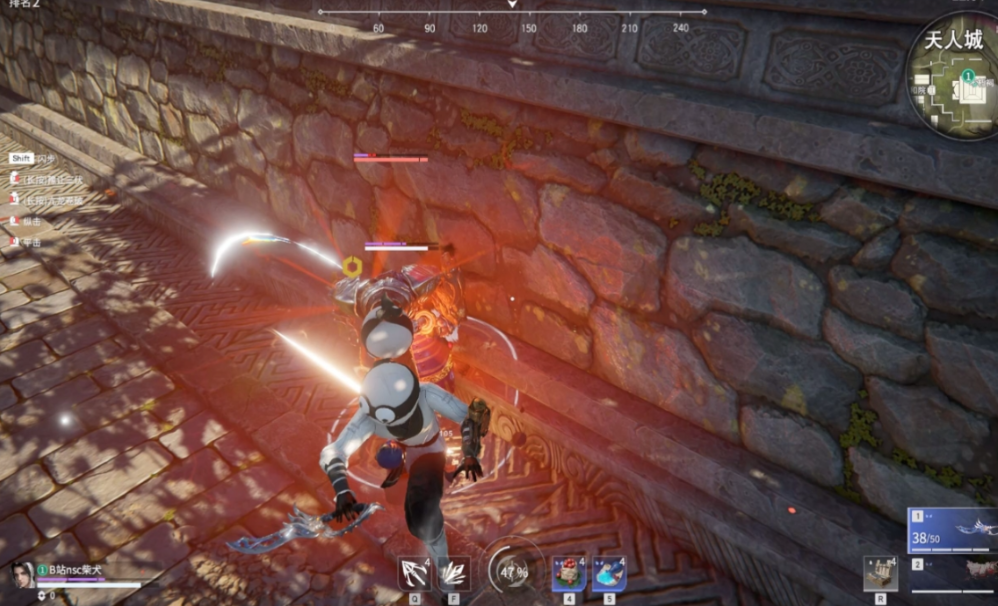The height and width of the screenshot is (606, 998).
Task: Use the blue armor powder item in slot 5
Action: coord(609,573)
